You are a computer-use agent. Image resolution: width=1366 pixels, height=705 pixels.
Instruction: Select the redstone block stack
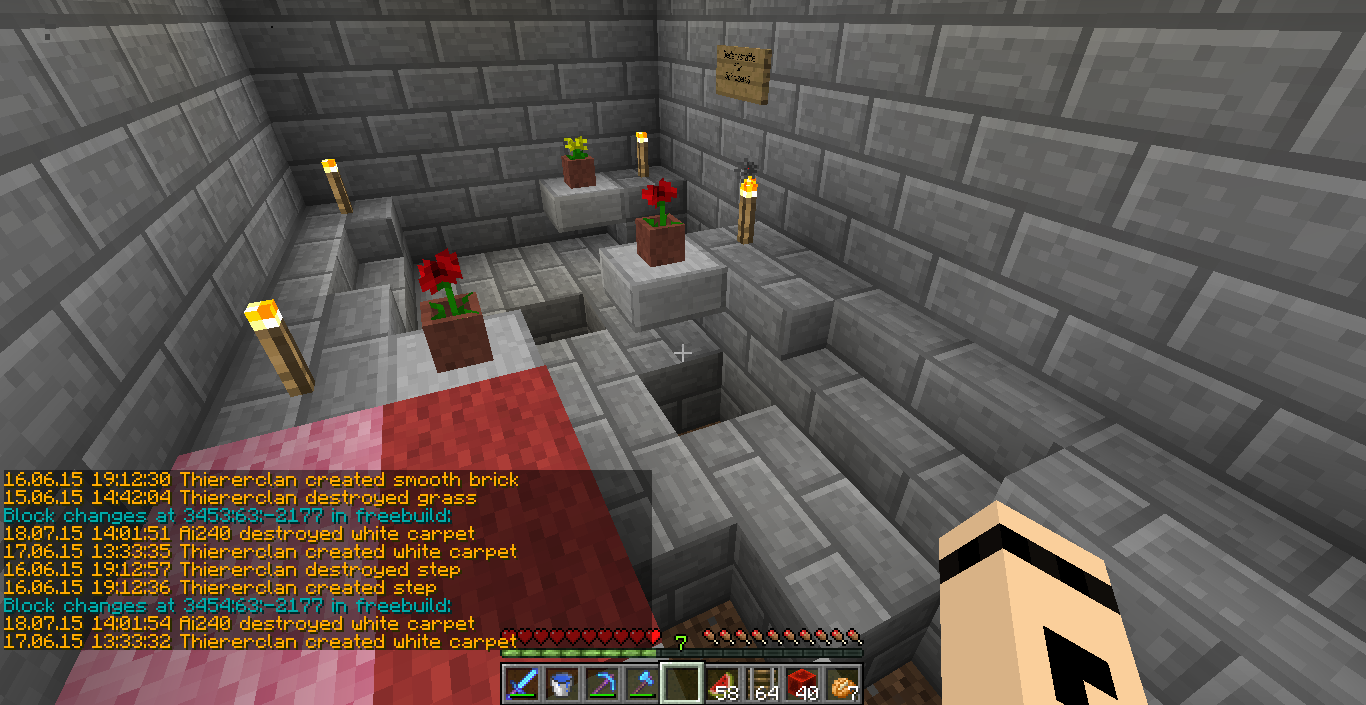point(802,684)
